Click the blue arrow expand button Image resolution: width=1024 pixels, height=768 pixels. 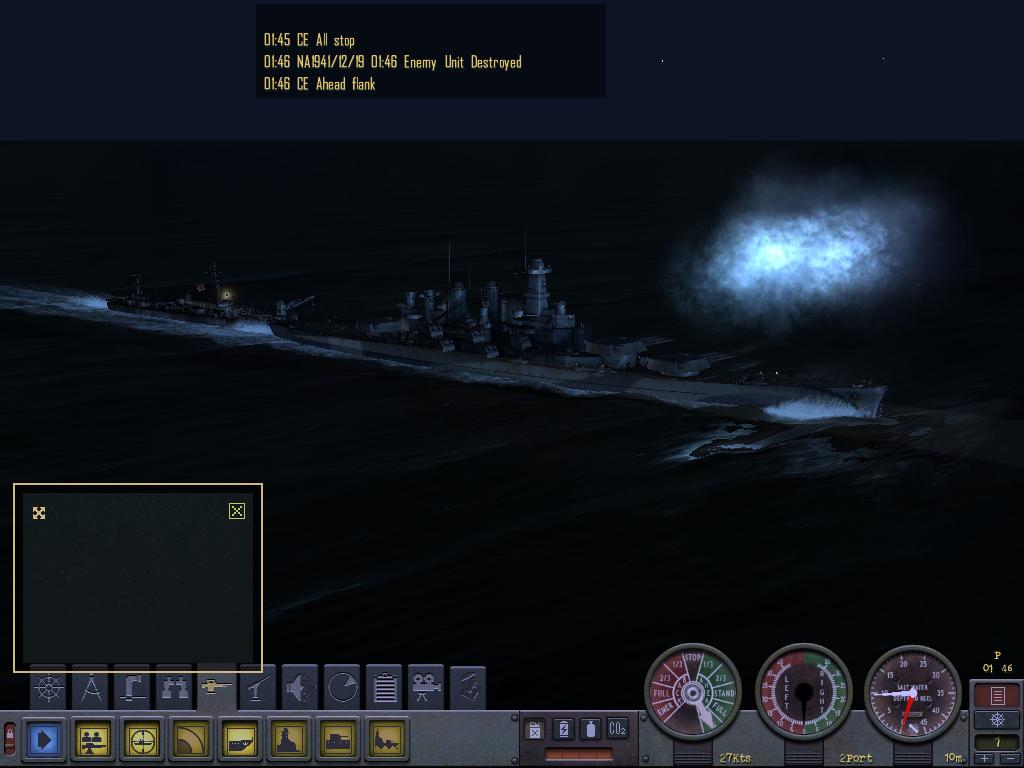point(45,740)
